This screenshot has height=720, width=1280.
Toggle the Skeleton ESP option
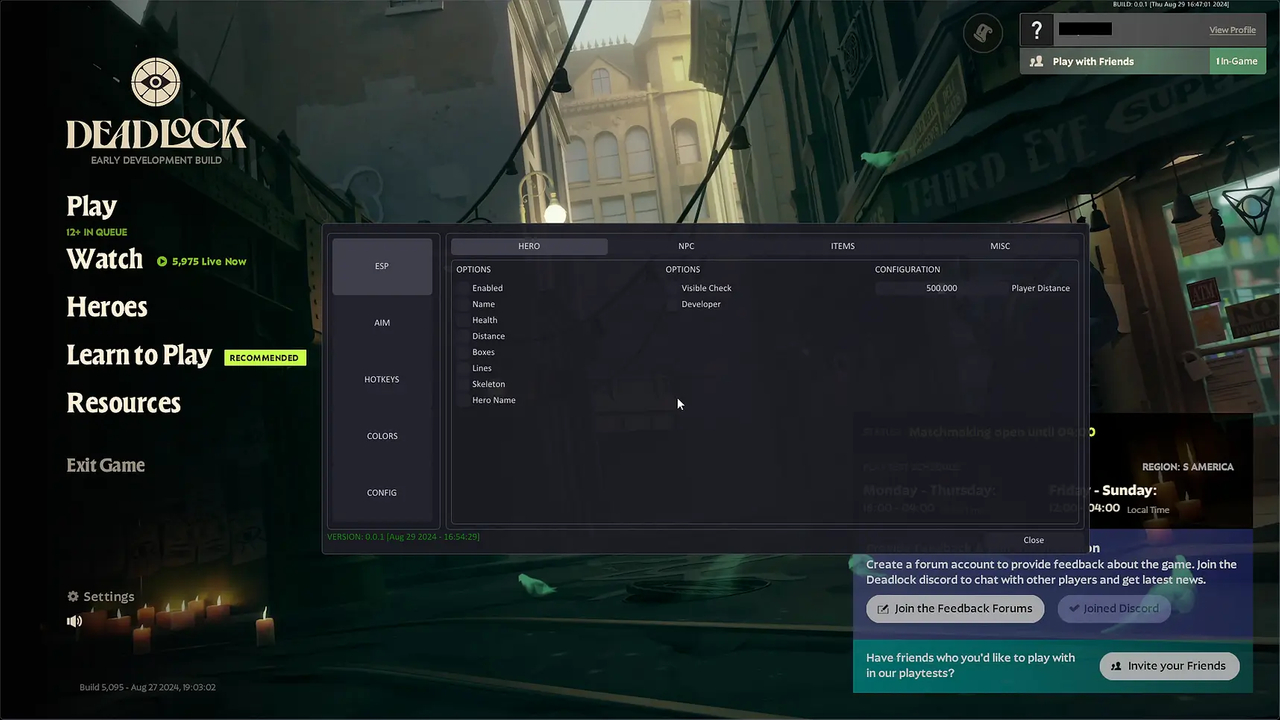[462, 384]
